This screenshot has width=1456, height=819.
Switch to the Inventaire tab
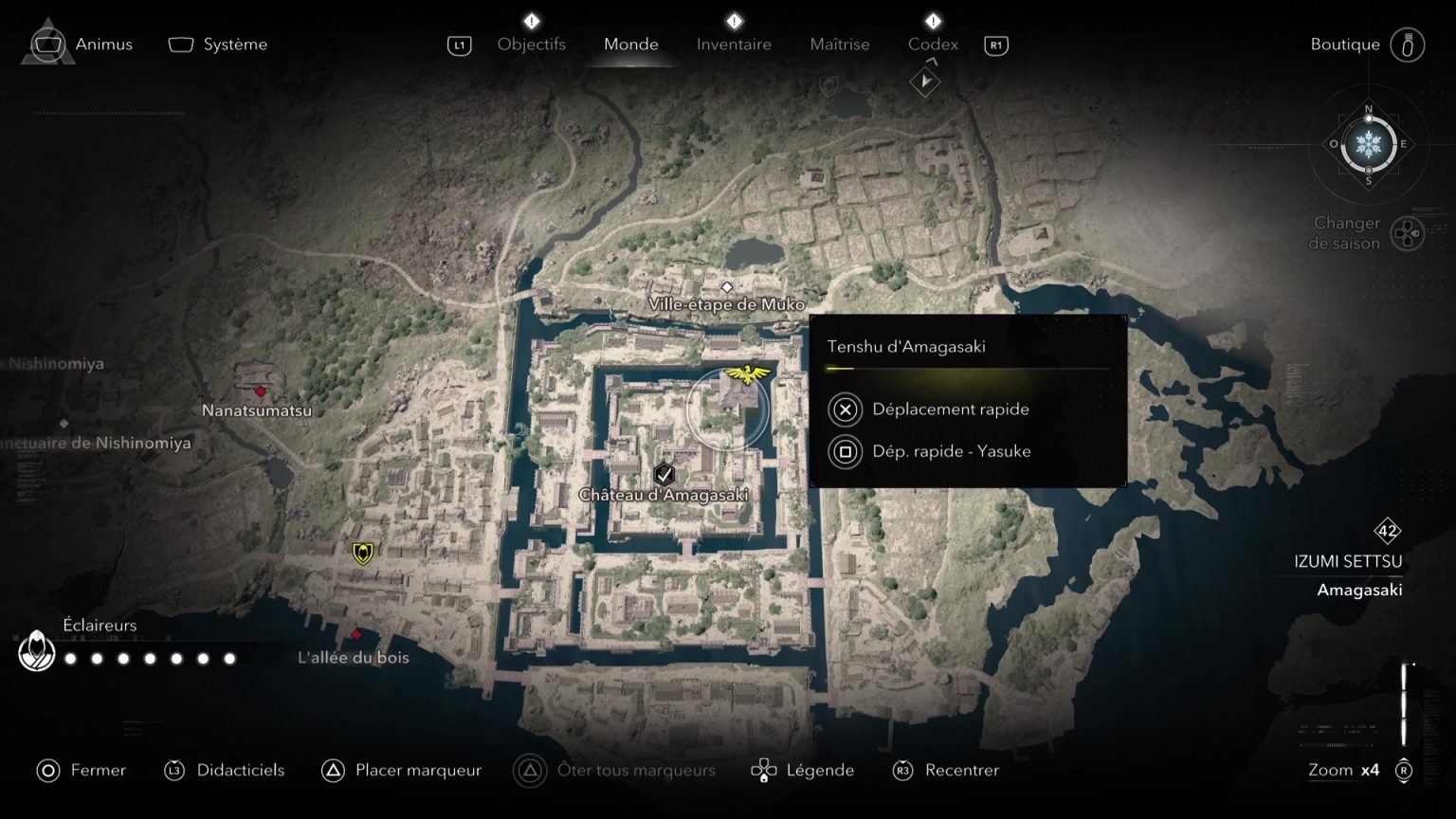(733, 44)
